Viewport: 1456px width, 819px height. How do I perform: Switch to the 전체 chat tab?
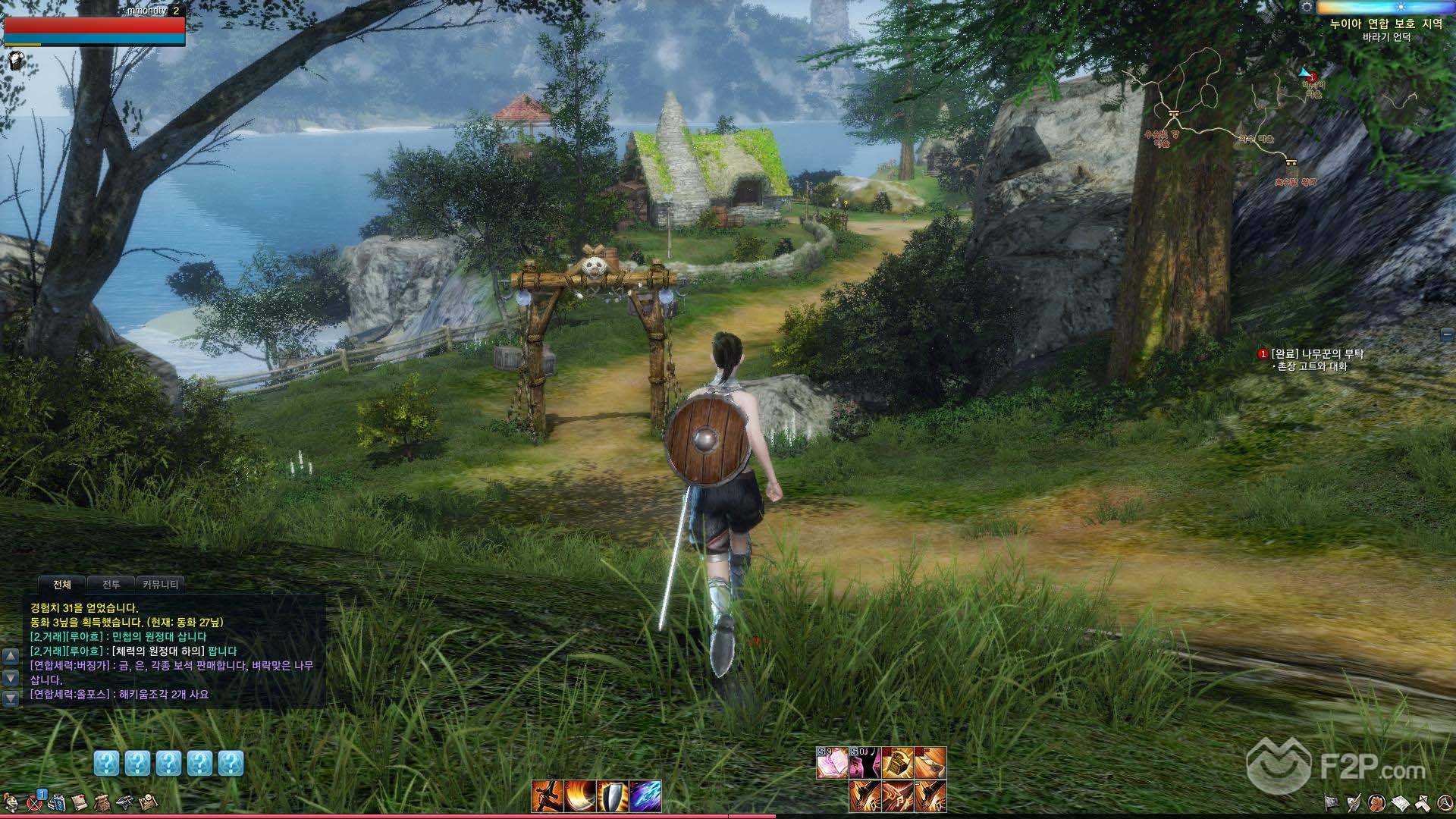[x=62, y=584]
